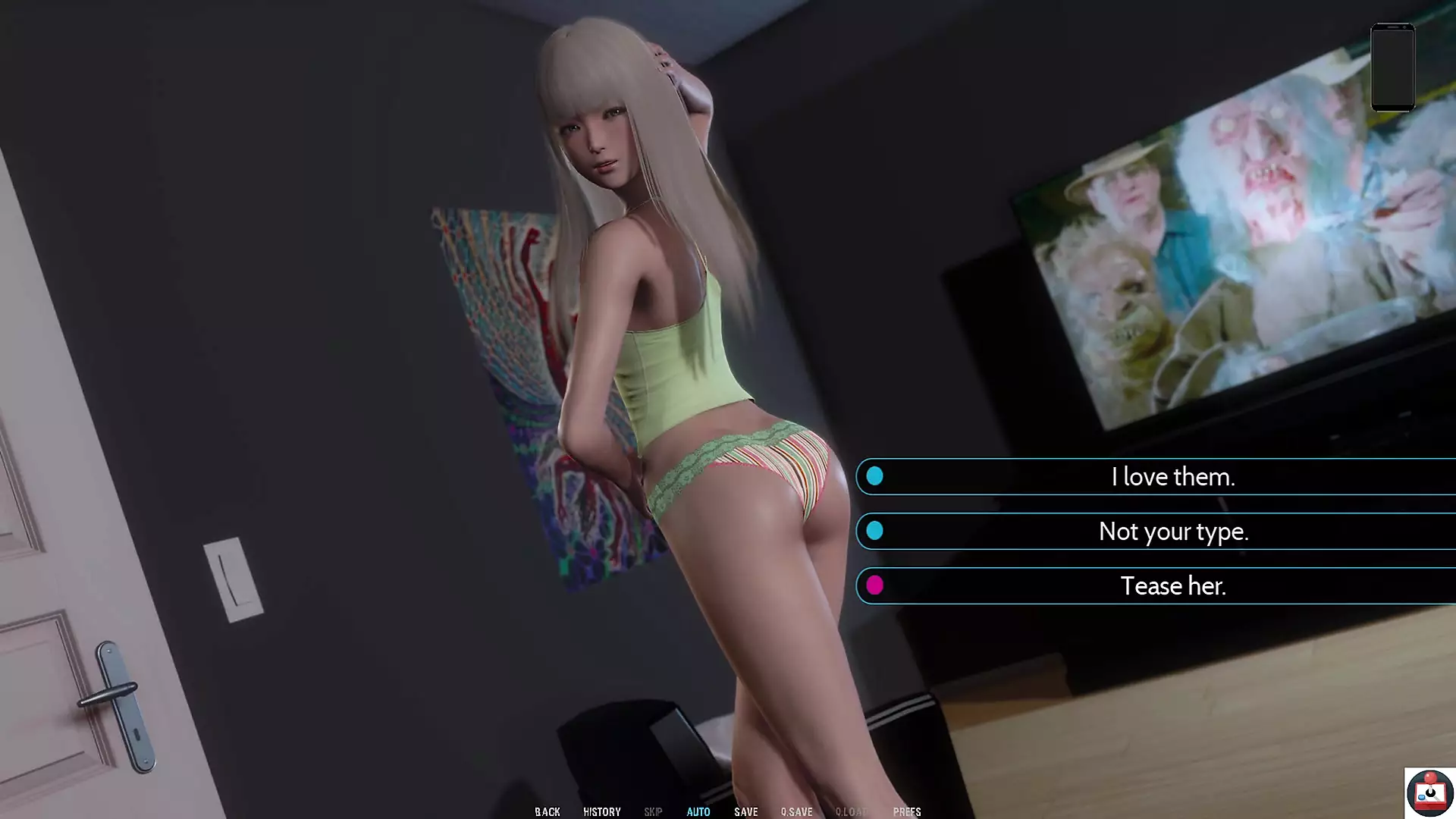The height and width of the screenshot is (819, 1456).
Task: Click the joystick logo icon
Action: coord(1429,792)
